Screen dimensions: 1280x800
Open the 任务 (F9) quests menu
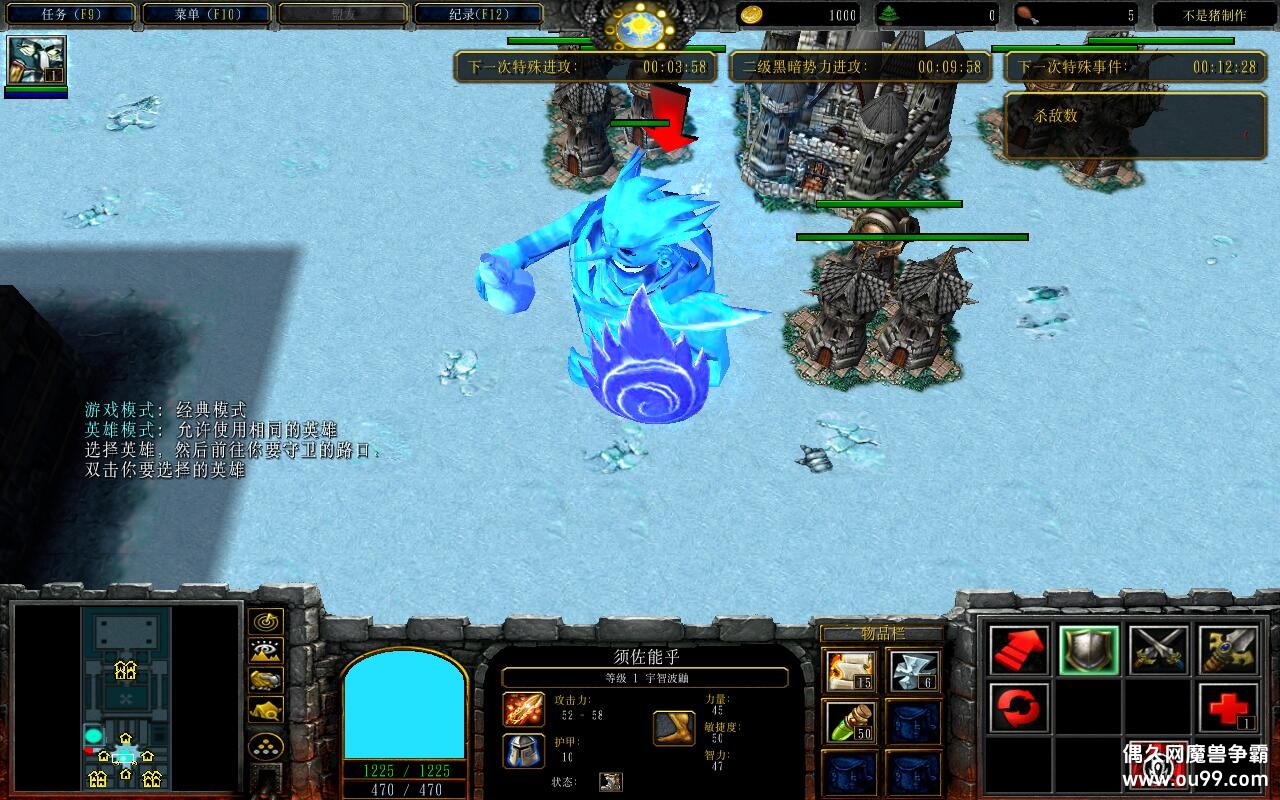(70, 15)
